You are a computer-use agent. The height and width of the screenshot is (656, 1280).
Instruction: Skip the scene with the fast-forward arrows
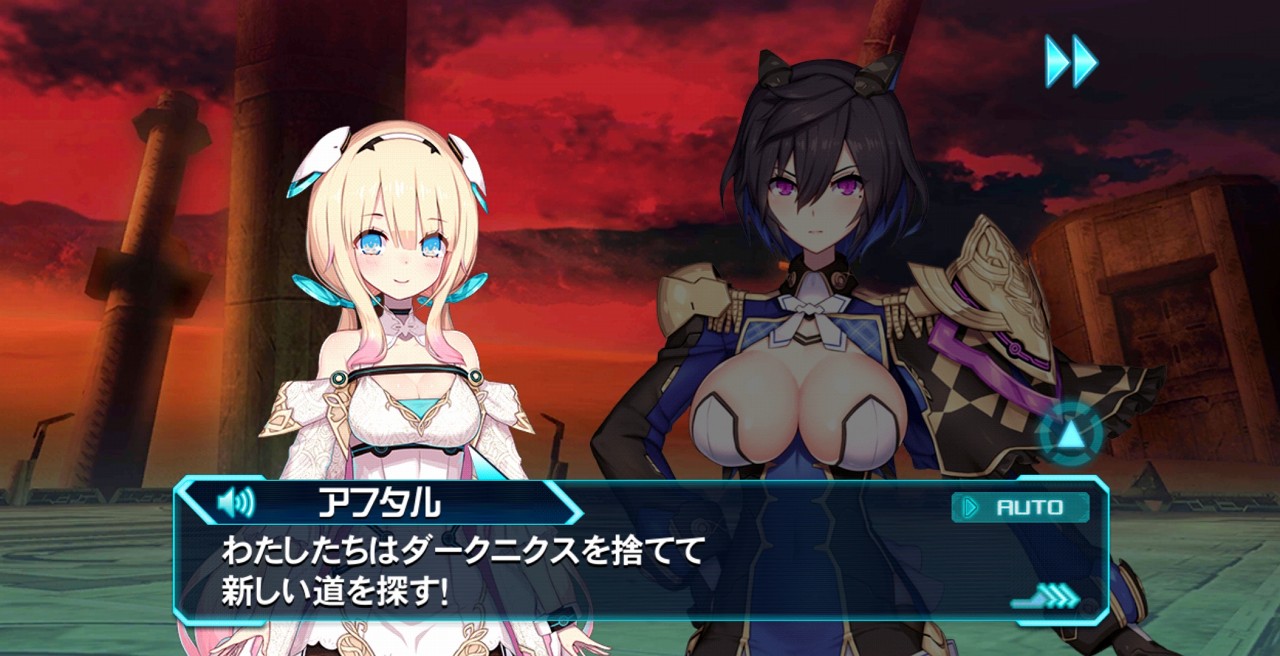[1071, 61]
